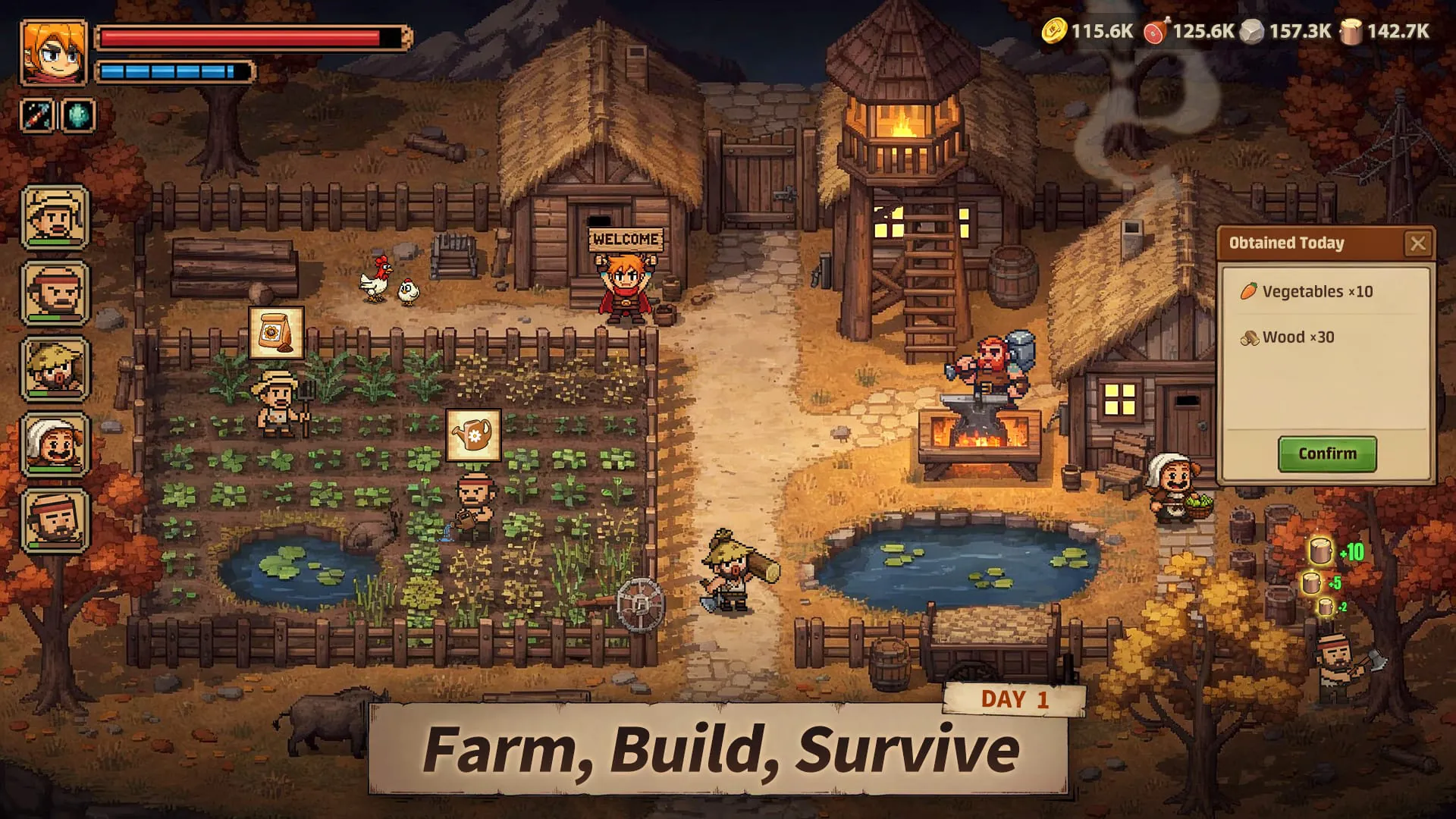Tap the seed bag action icon
Screen dimensions: 1456x819
coord(277,333)
